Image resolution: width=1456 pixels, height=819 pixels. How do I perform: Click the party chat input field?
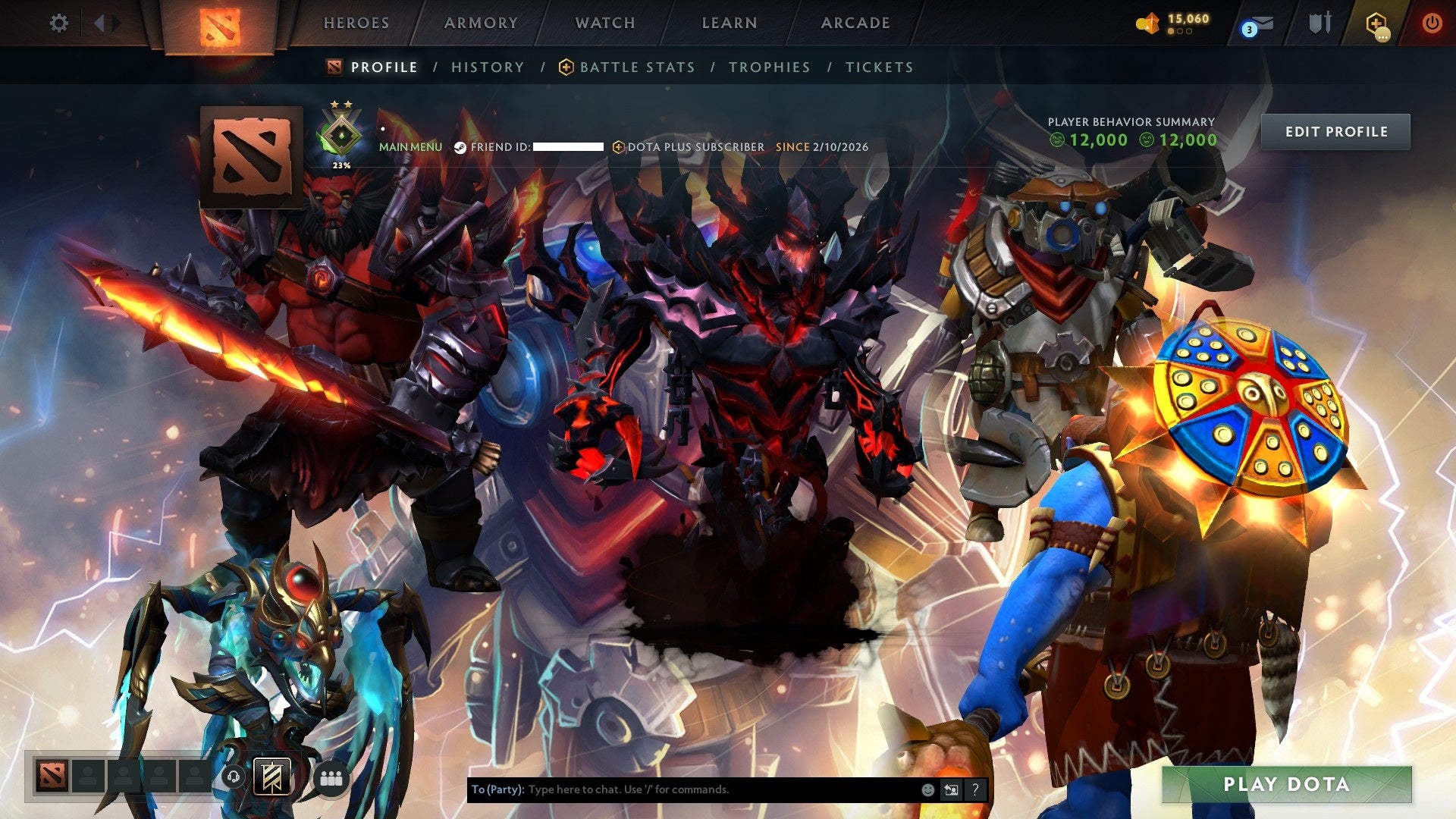point(682,789)
